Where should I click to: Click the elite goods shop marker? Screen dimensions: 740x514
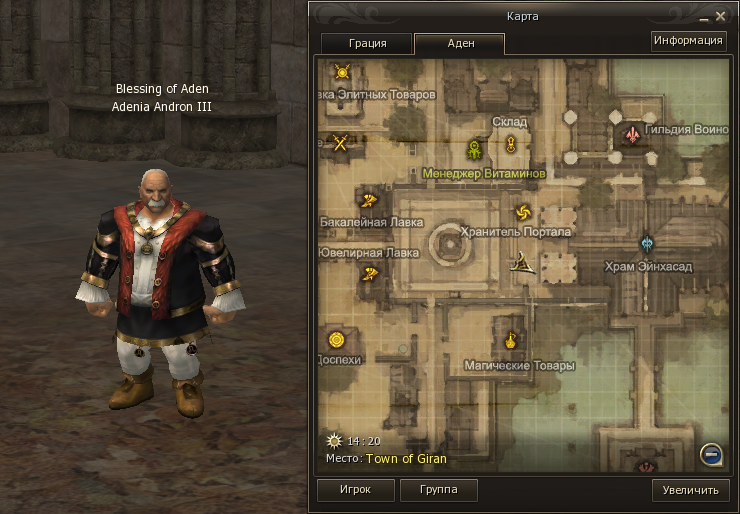(342, 72)
